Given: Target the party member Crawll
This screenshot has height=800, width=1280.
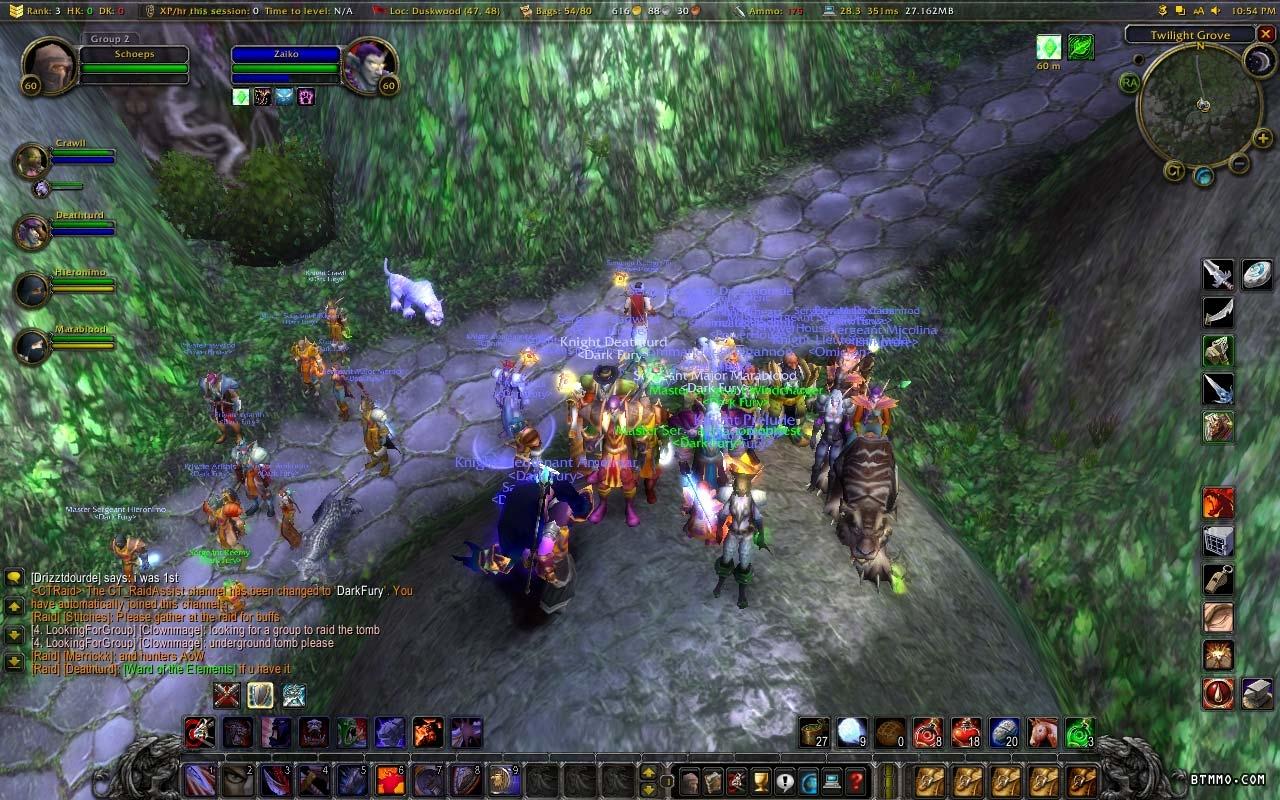Looking at the screenshot, I should [x=32, y=160].
